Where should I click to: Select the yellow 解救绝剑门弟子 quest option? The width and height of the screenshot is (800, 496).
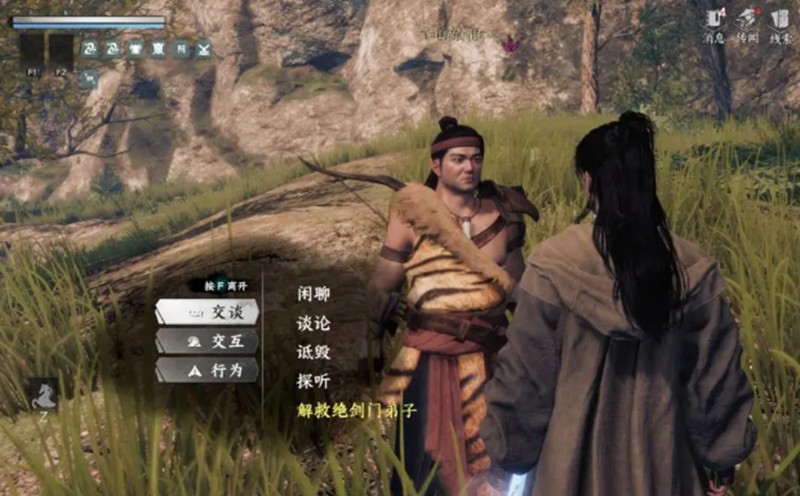point(356,410)
